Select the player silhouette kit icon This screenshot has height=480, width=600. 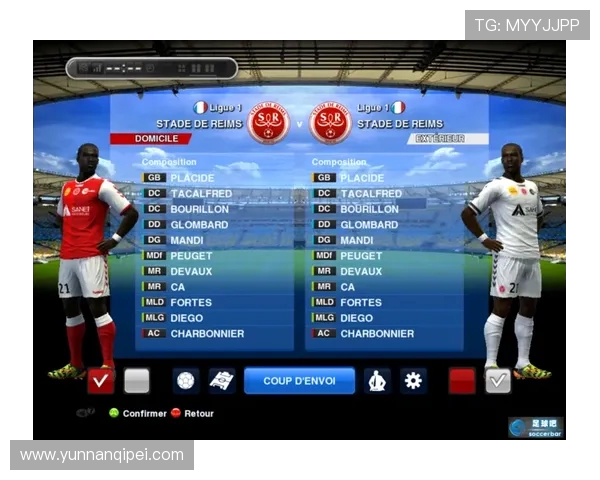(377, 381)
